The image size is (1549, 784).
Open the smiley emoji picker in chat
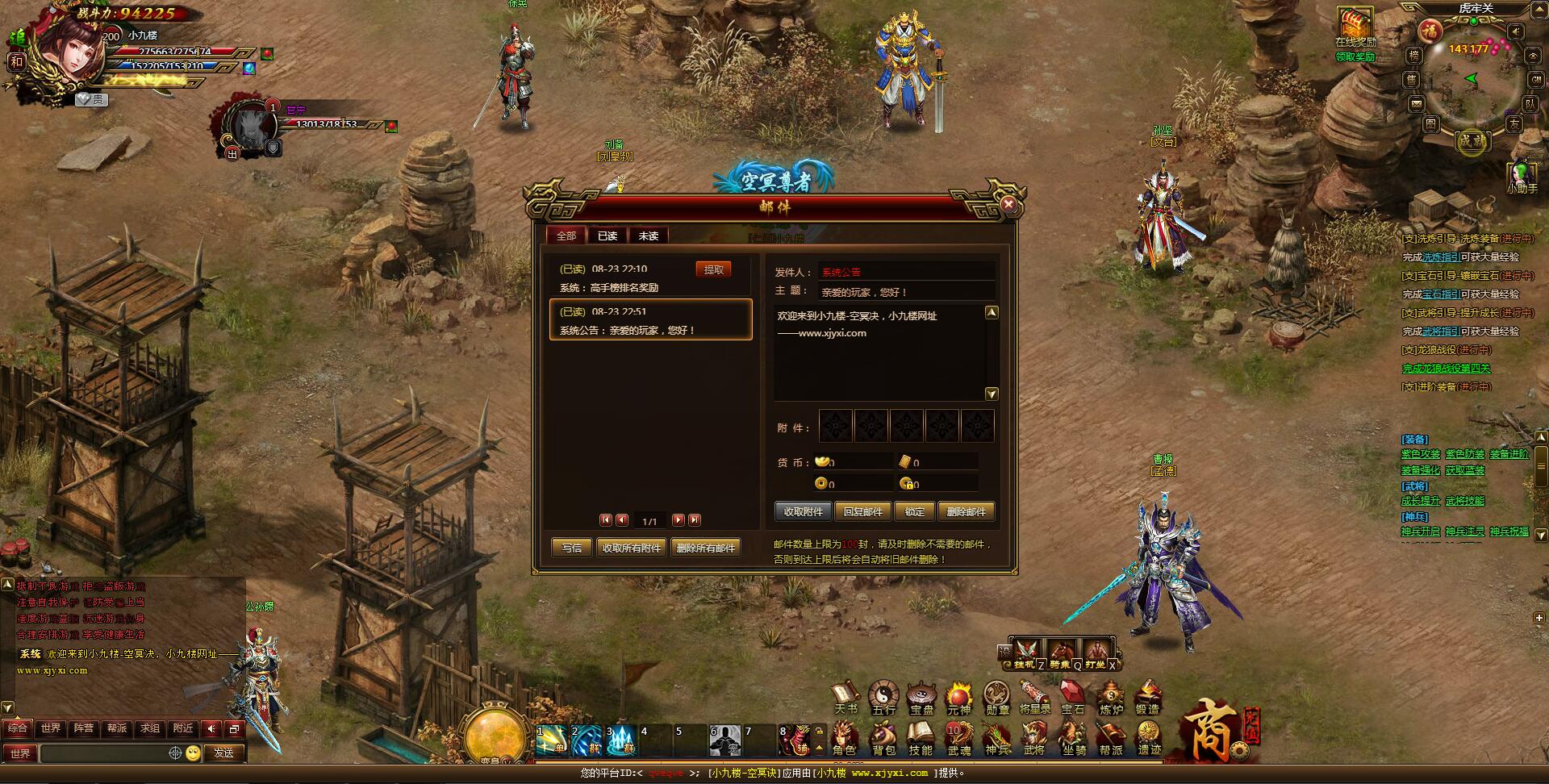pyautogui.click(x=193, y=753)
